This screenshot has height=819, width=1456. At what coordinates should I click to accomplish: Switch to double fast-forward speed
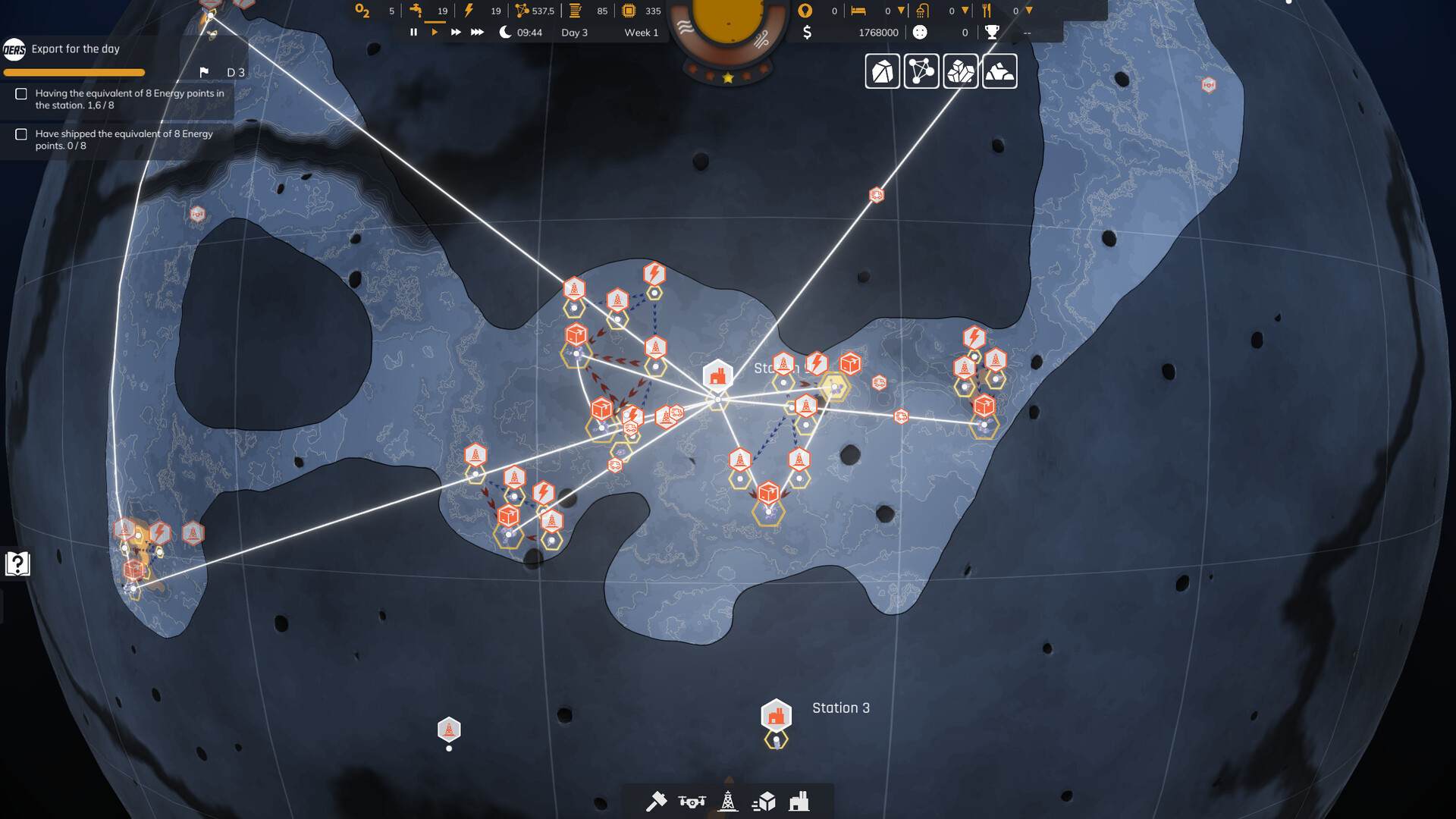pyautogui.click(x=456, y=32)
